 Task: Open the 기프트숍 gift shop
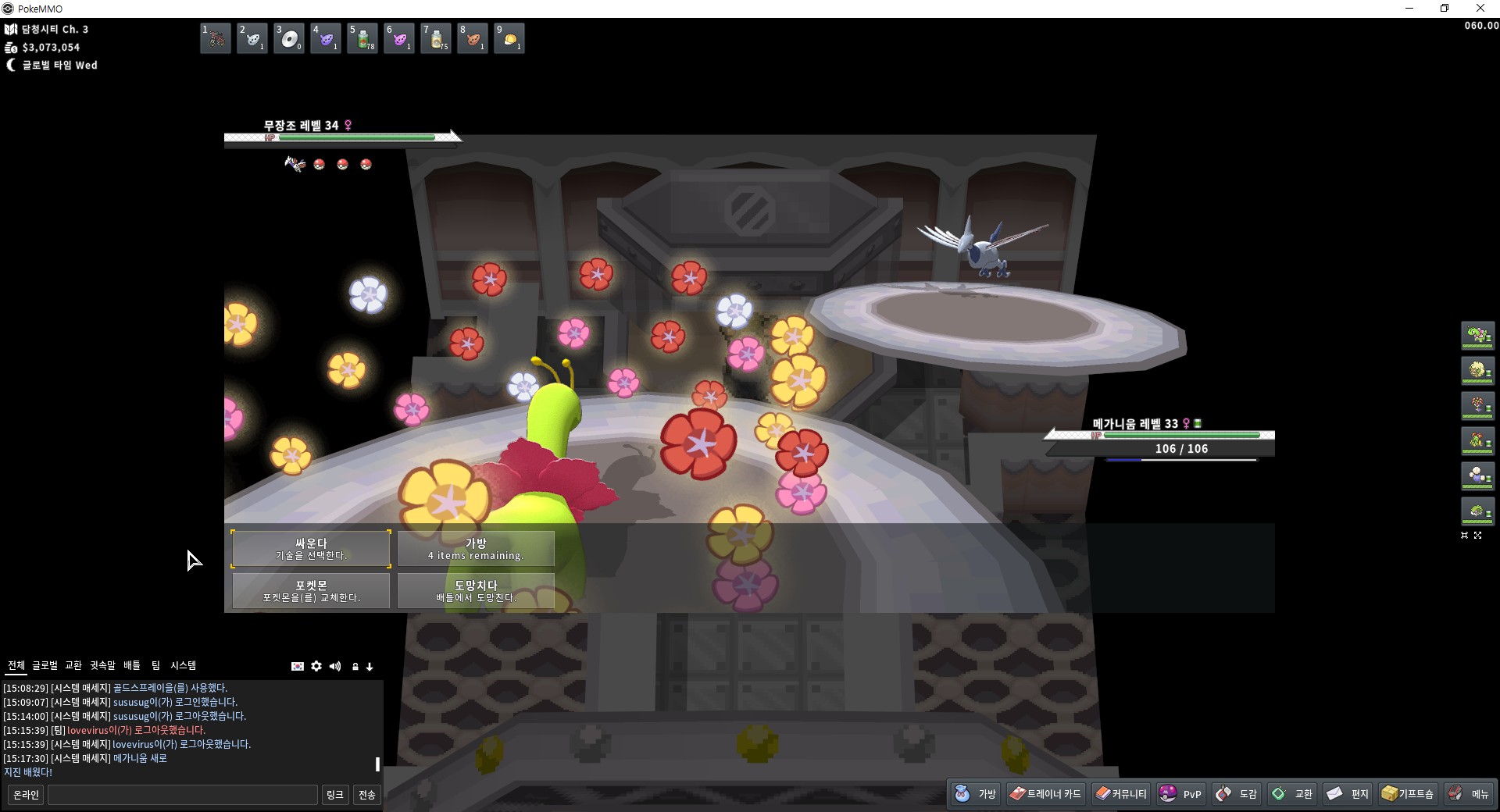click(x=1408, y=794)
